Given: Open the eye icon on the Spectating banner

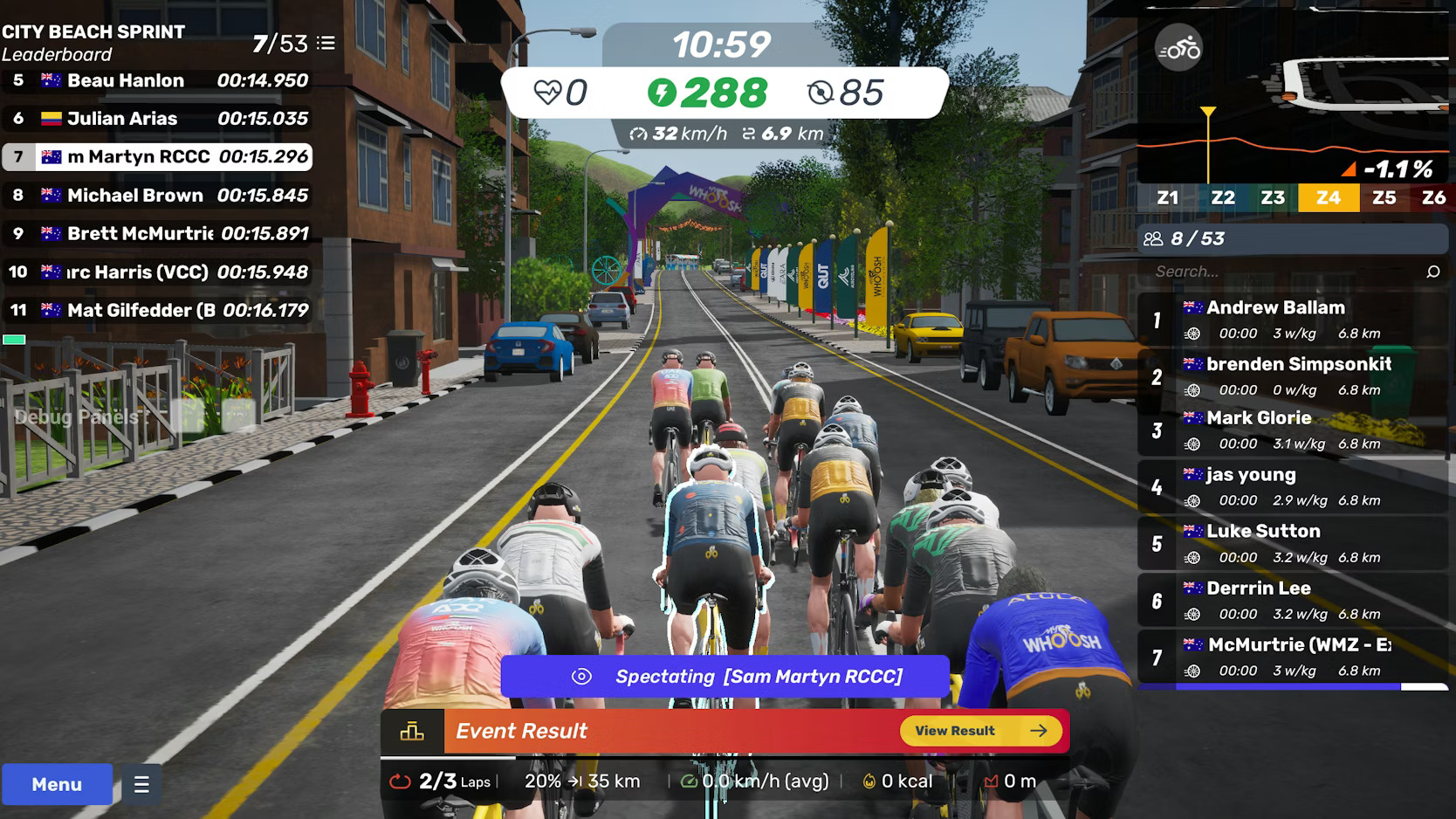Looking at the screenshot, I should pos(581,676).
